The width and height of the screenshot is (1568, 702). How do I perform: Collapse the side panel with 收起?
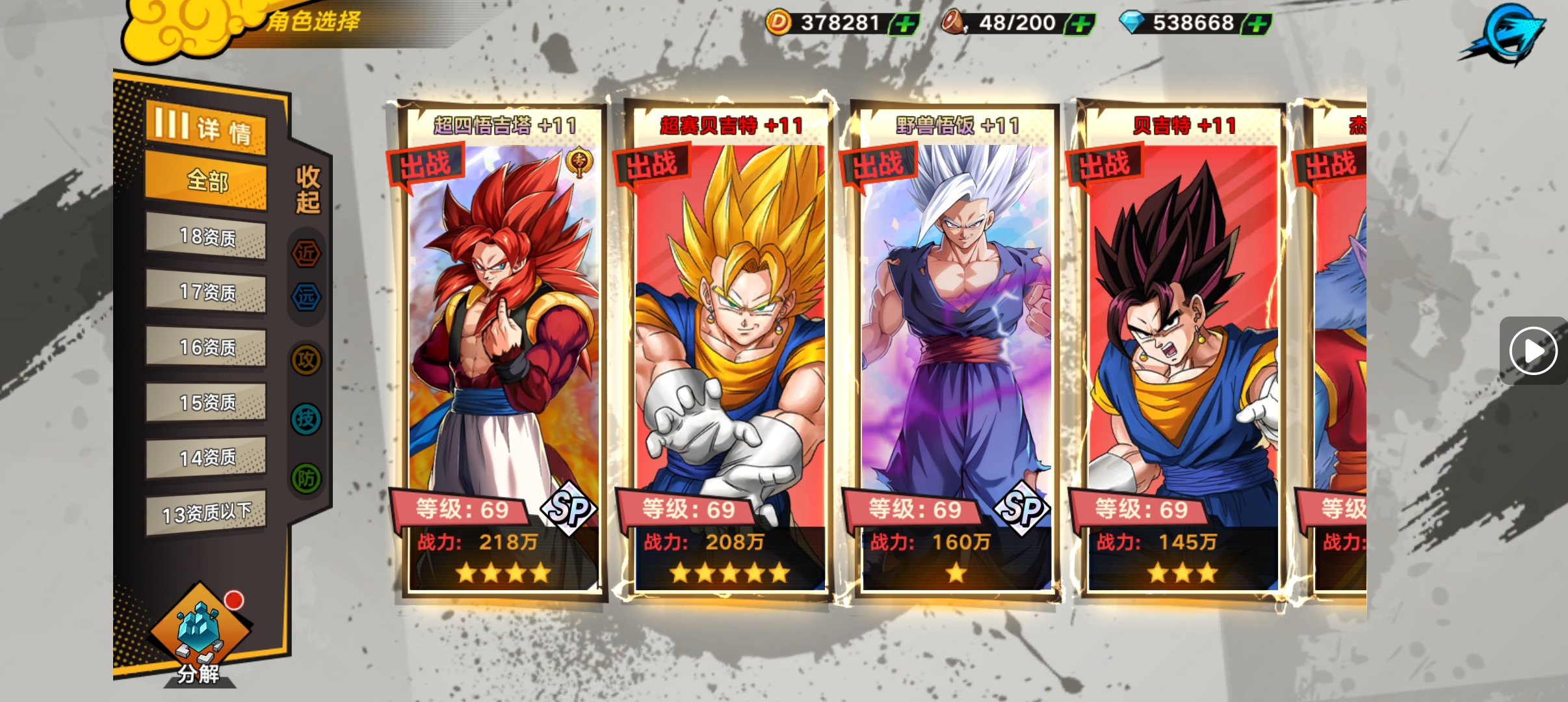(307, 189)
